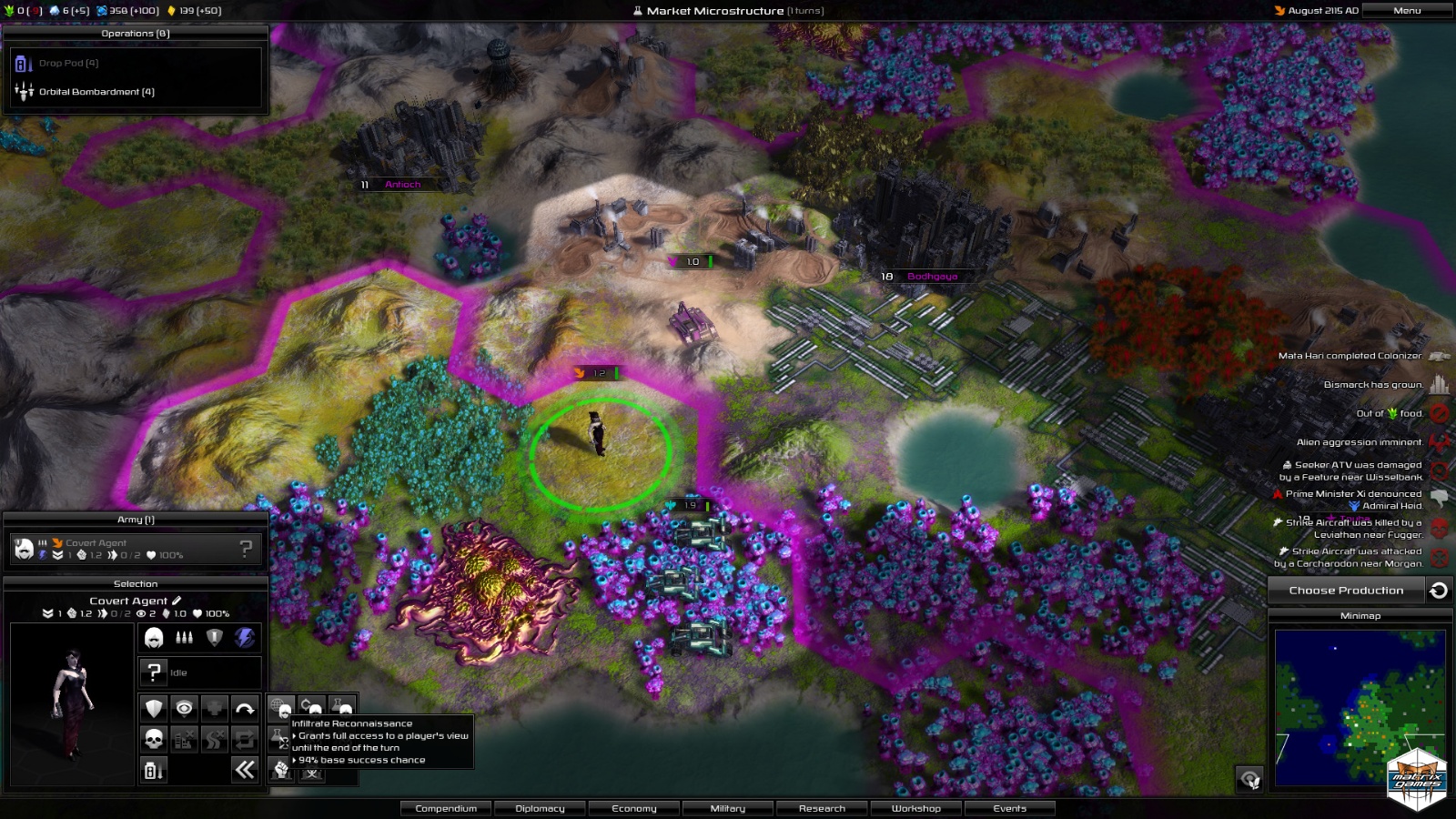
Task: Activate the shield defend action
Action: pos(155,708)
